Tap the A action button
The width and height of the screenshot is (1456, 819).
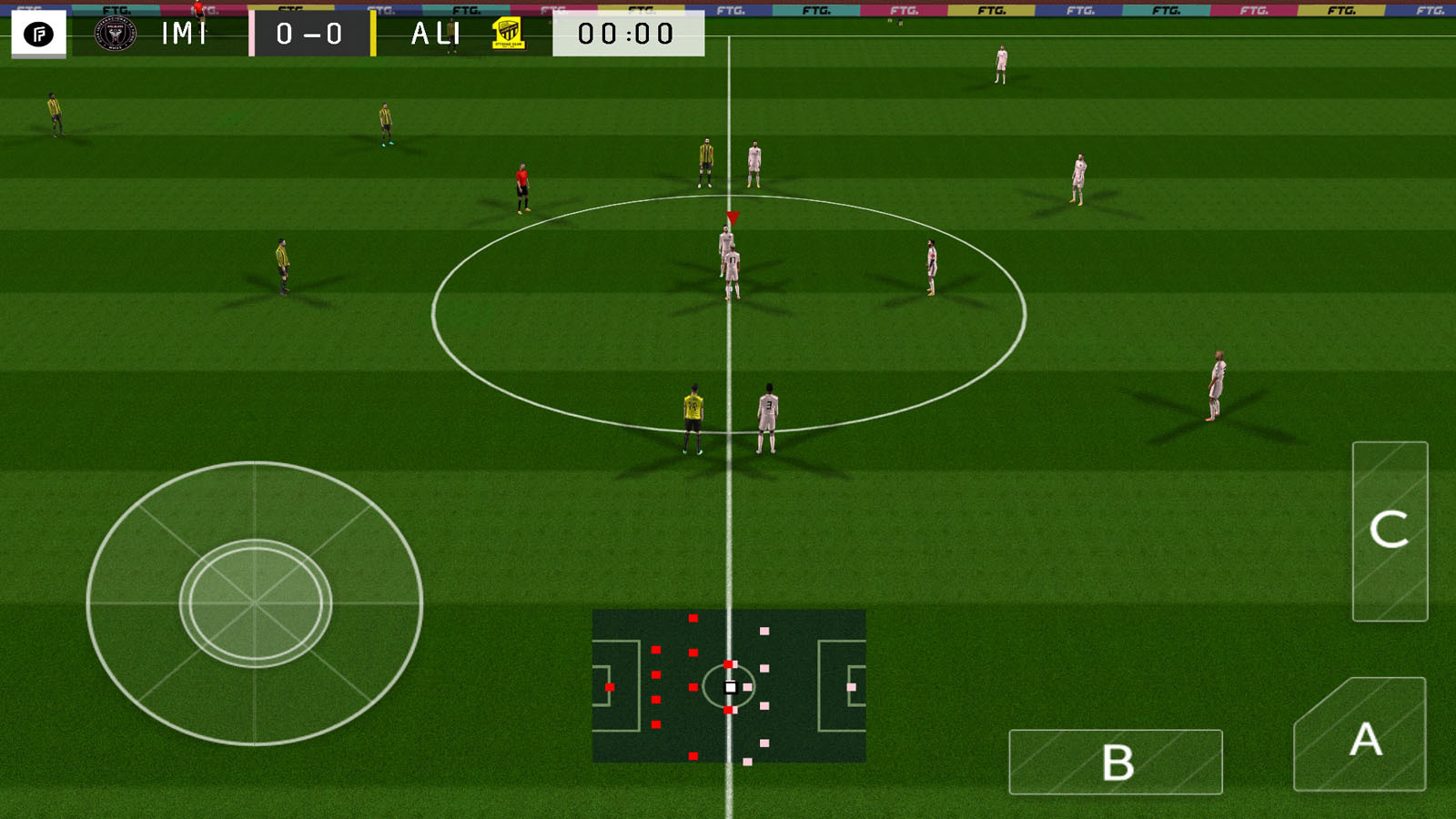1360,737
